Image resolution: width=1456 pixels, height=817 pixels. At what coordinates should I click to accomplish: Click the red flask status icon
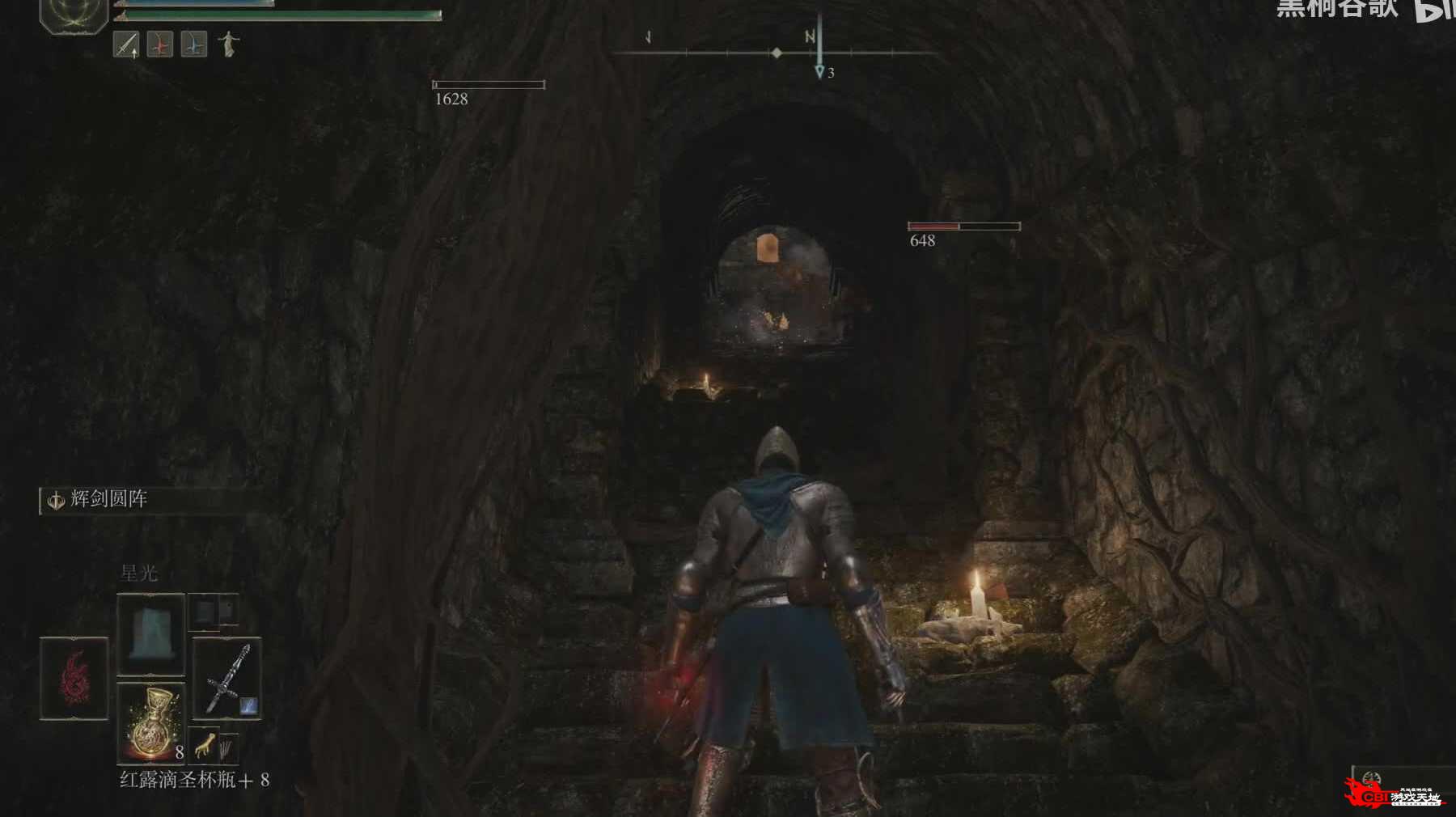[159, 44]
